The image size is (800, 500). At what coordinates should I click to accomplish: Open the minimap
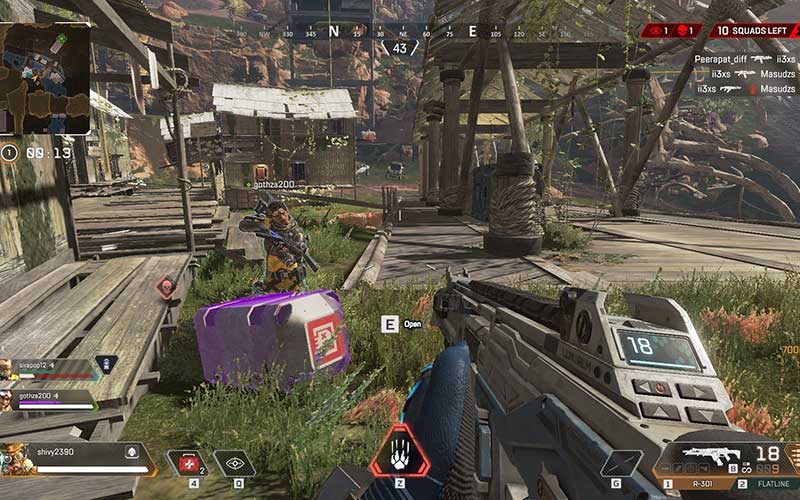coord(45,78)
